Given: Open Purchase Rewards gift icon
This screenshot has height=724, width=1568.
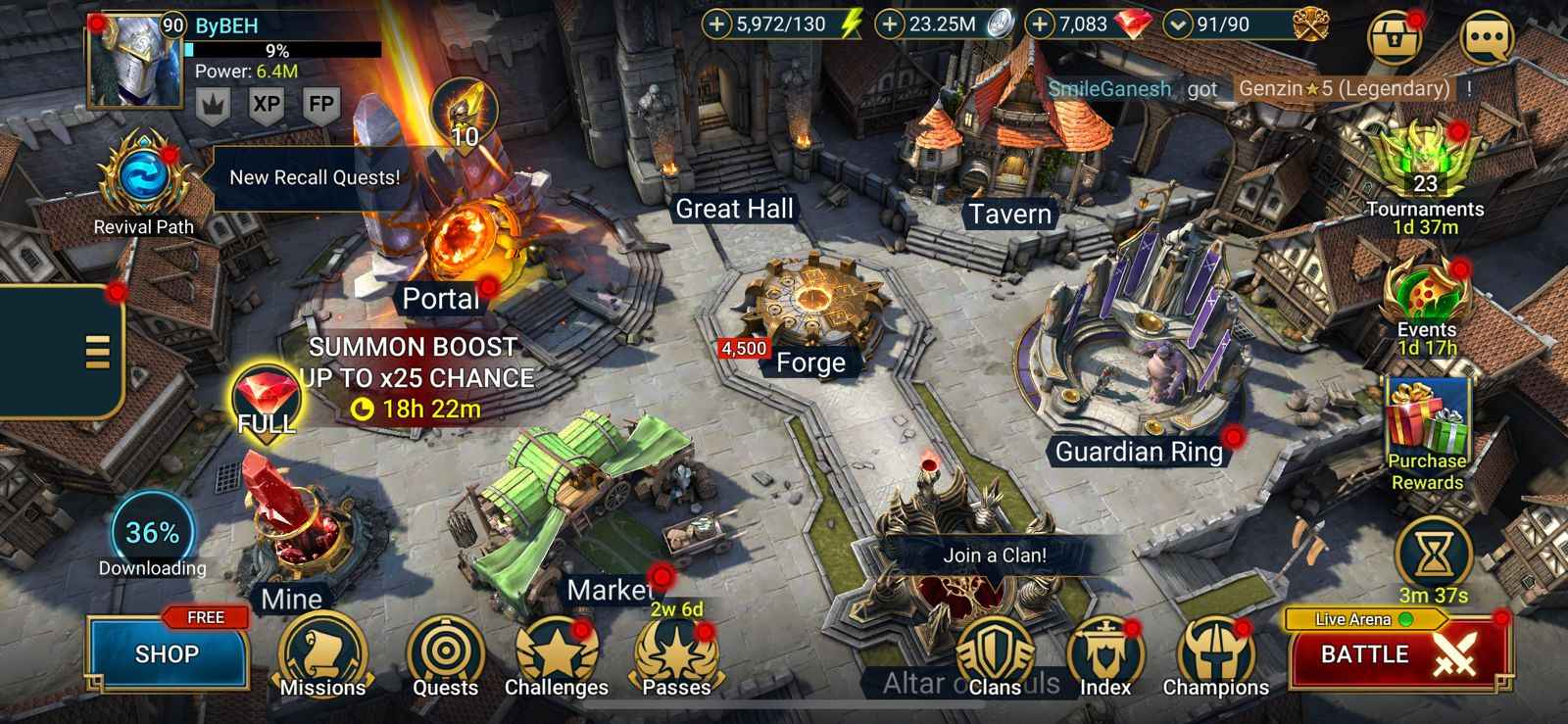Looking at the screenshot, I should tap(1427, 416).
